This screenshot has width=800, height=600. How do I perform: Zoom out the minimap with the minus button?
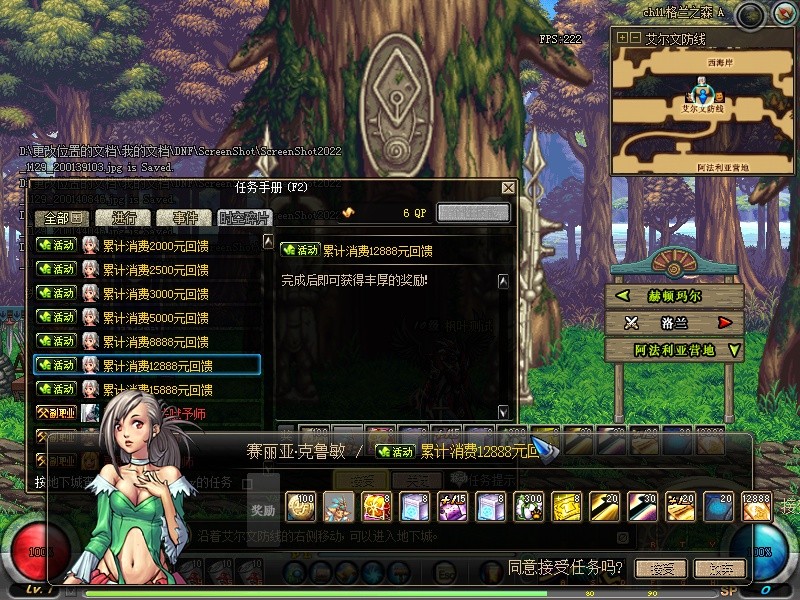point(634,38)
